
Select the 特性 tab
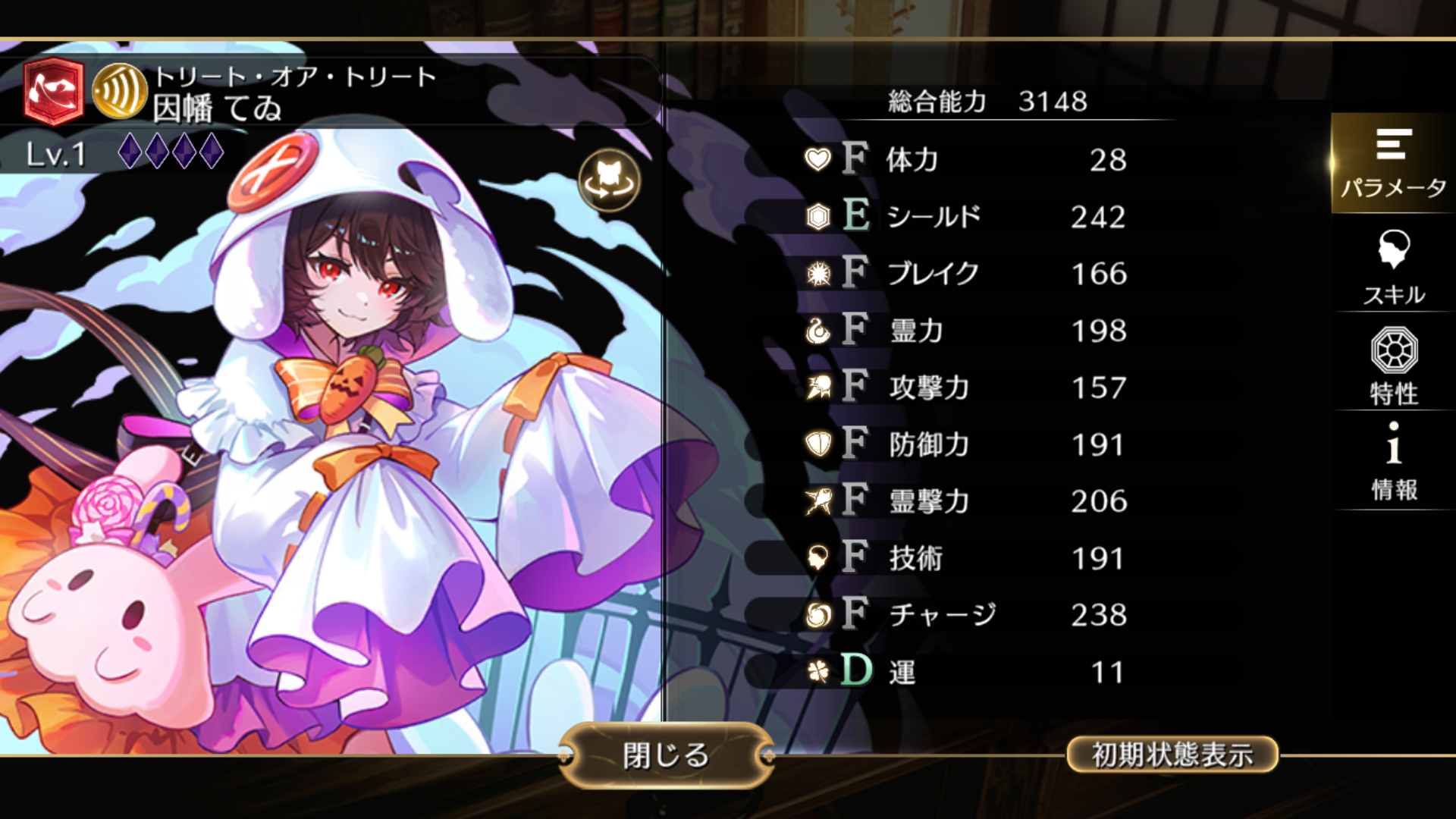click(x=1393, y=367)
